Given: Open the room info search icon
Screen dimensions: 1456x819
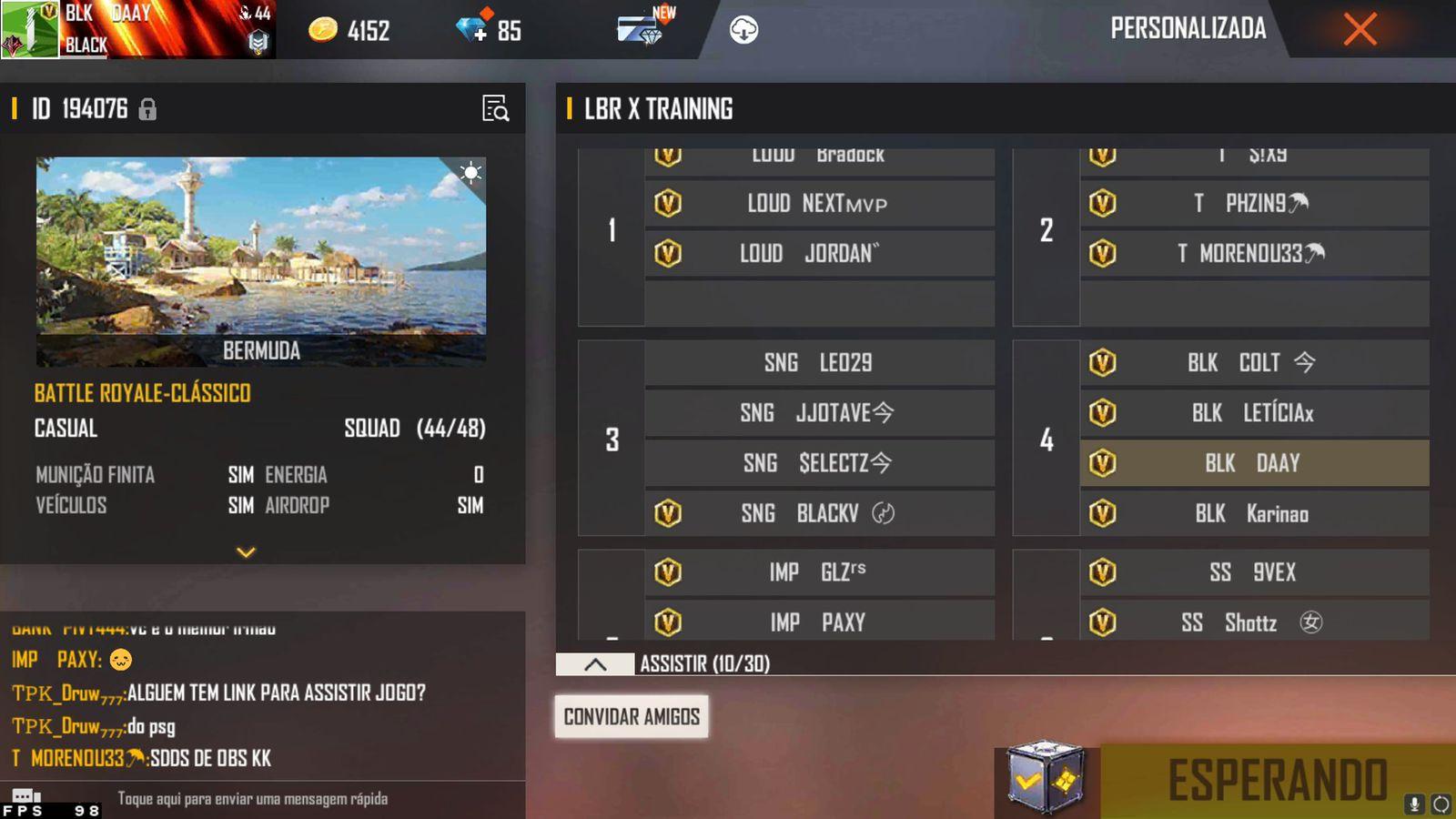Looking at the screenshot, I should point(495,108).
